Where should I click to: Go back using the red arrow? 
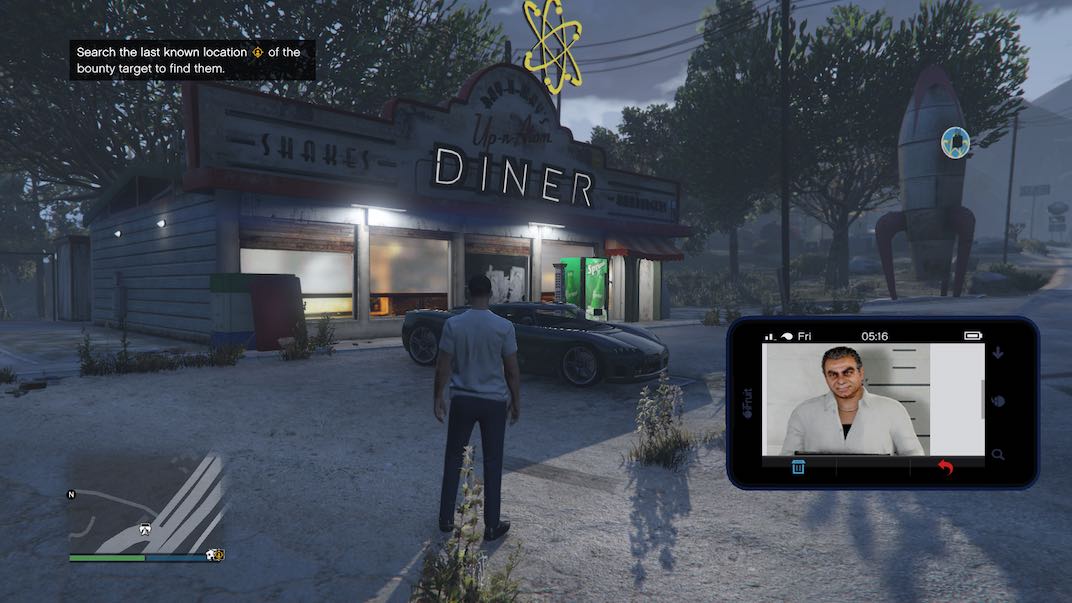943,467
